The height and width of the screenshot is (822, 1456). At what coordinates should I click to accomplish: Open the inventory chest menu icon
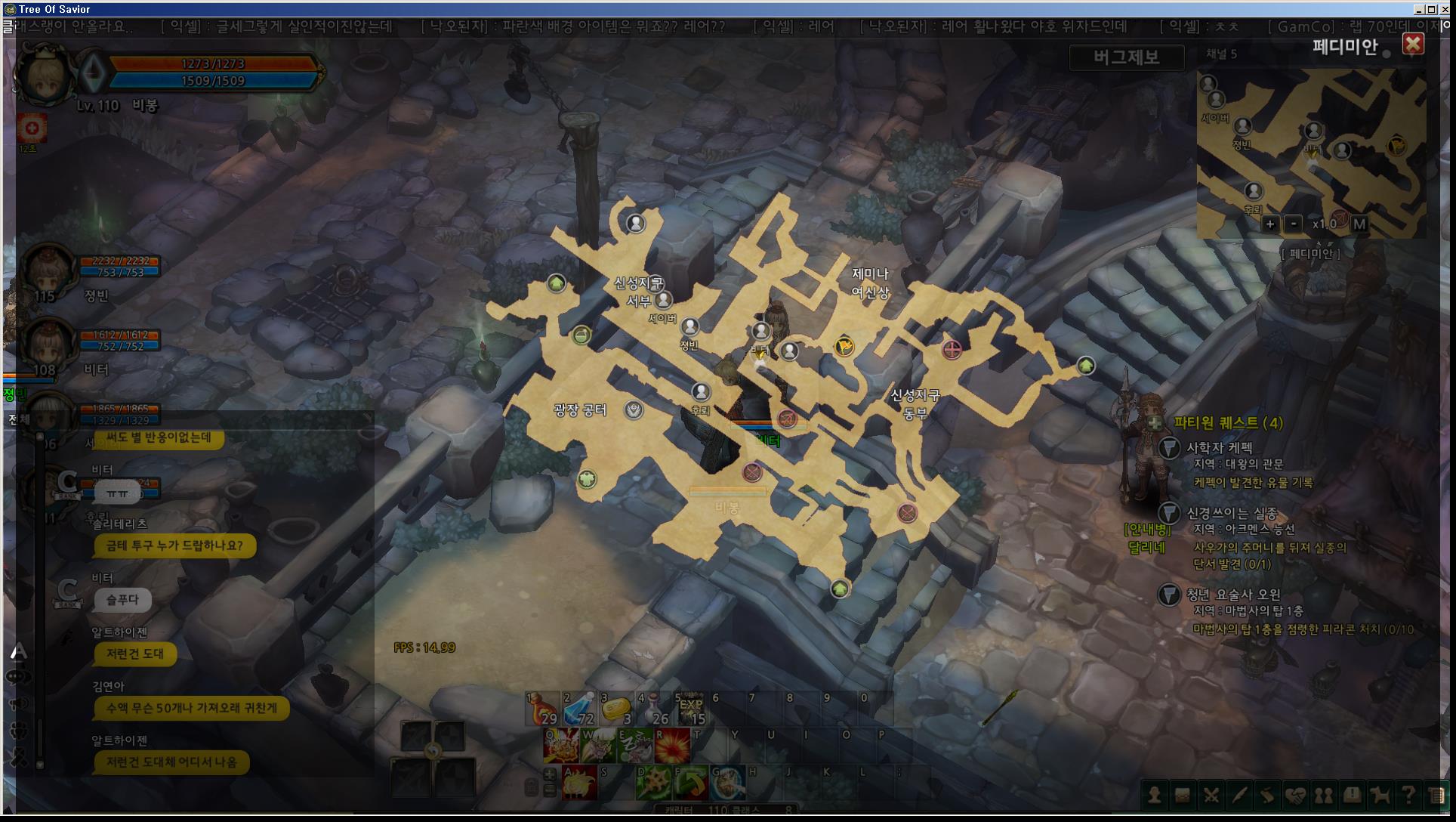(1183, 795)
